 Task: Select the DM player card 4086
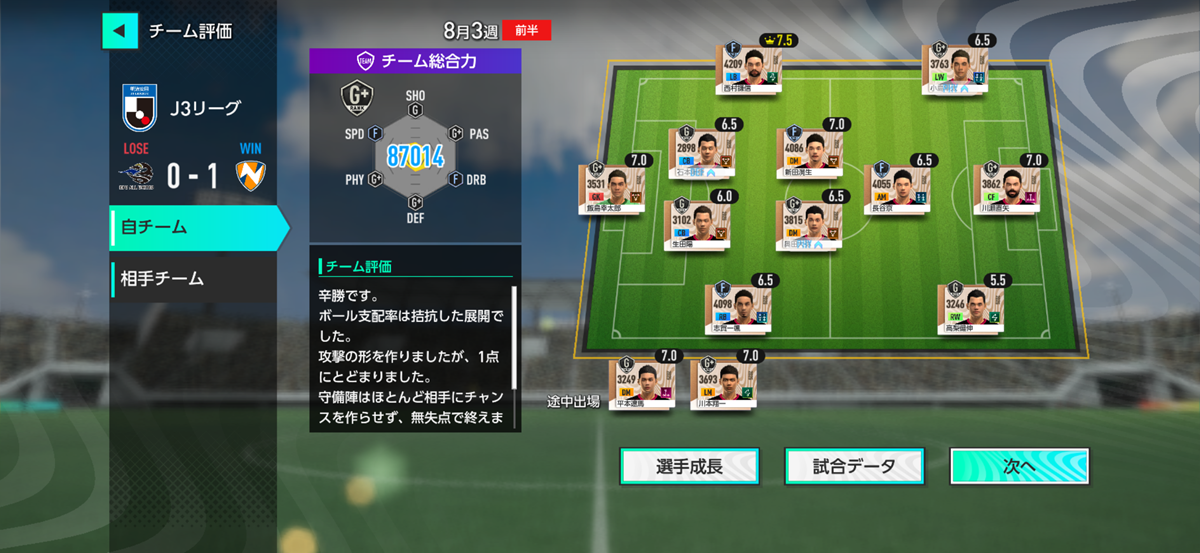[x=809, y=152]
